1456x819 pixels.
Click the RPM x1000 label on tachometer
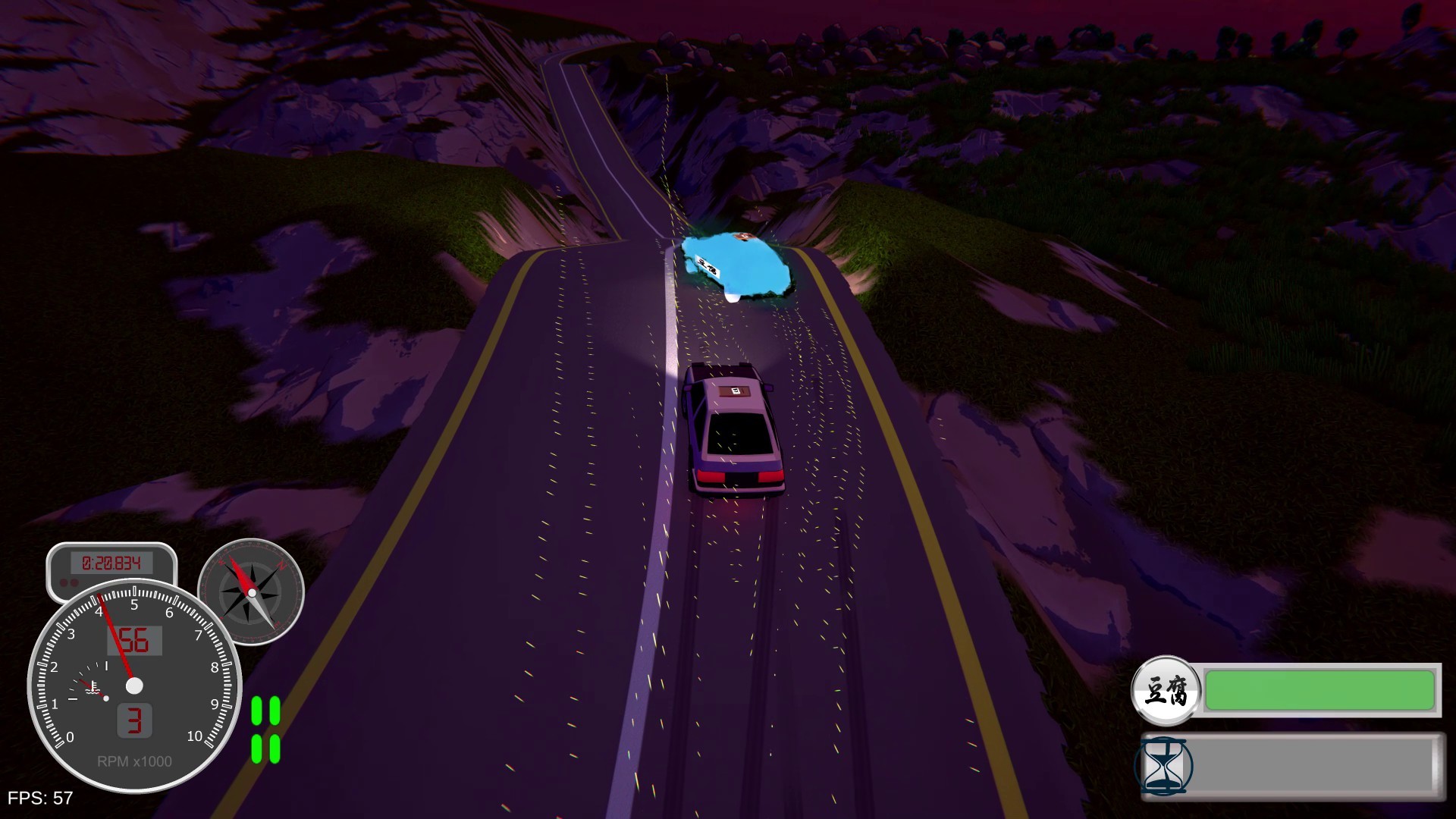[133, 761]
